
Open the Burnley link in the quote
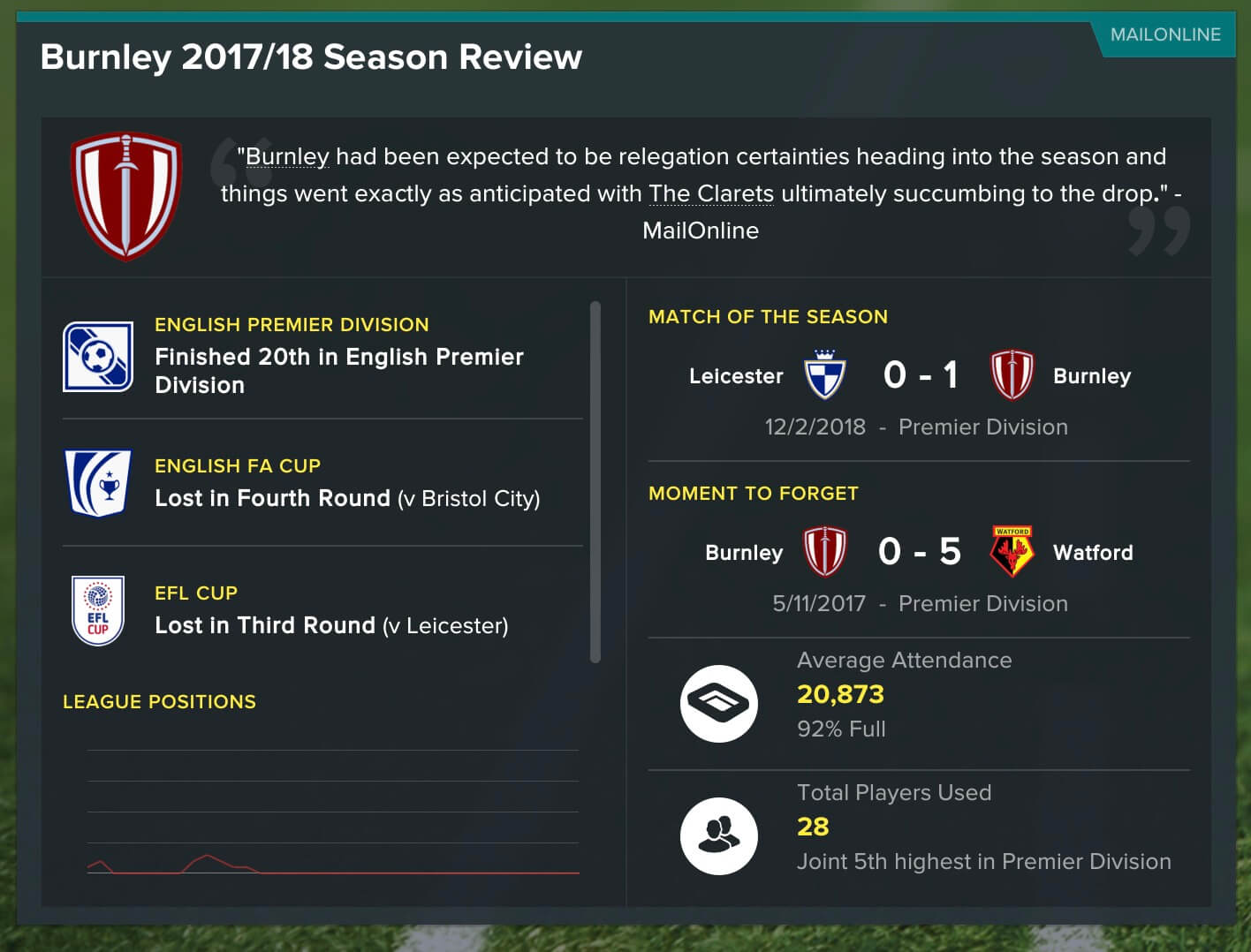click(x=287, y=157)
